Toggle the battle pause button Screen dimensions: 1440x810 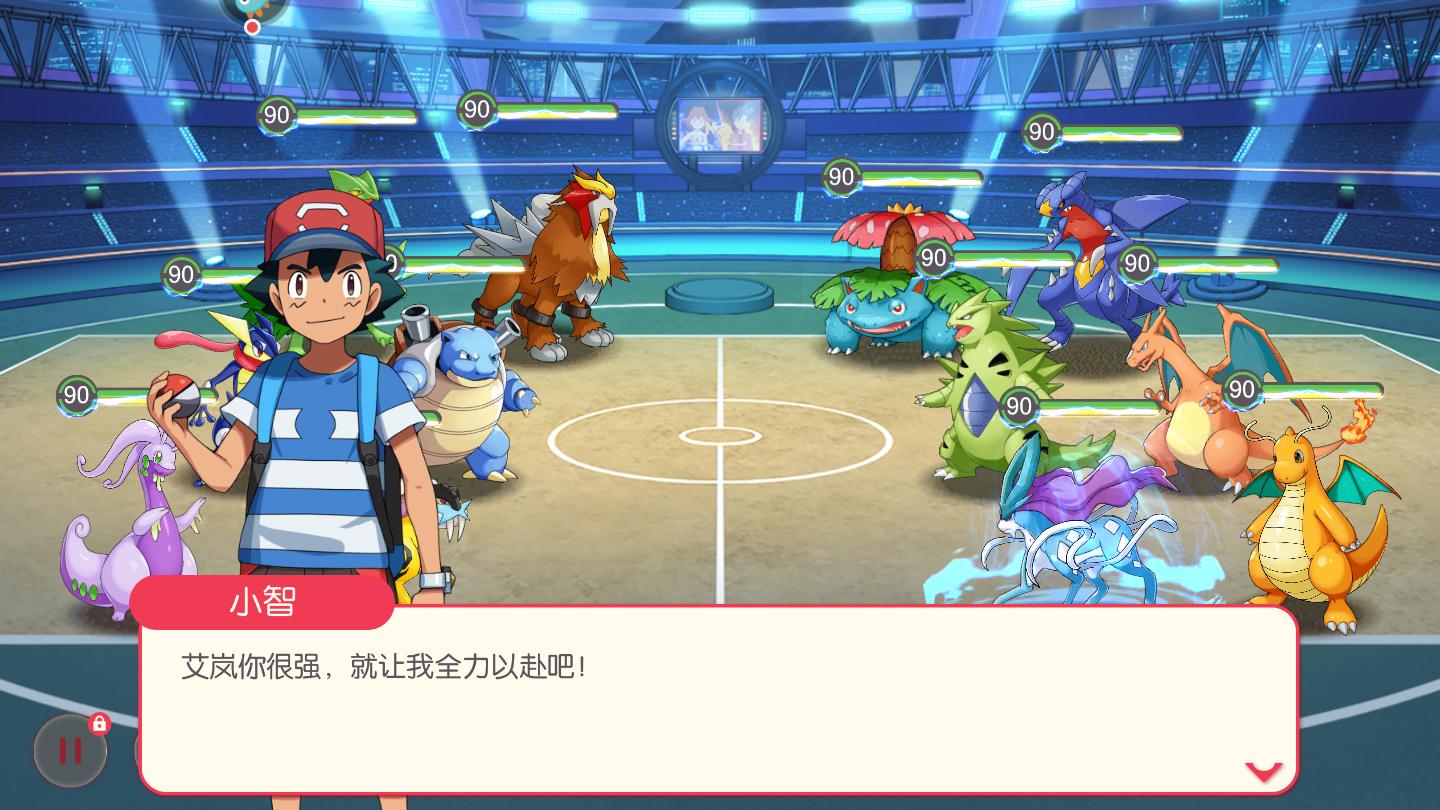(70, 751)
